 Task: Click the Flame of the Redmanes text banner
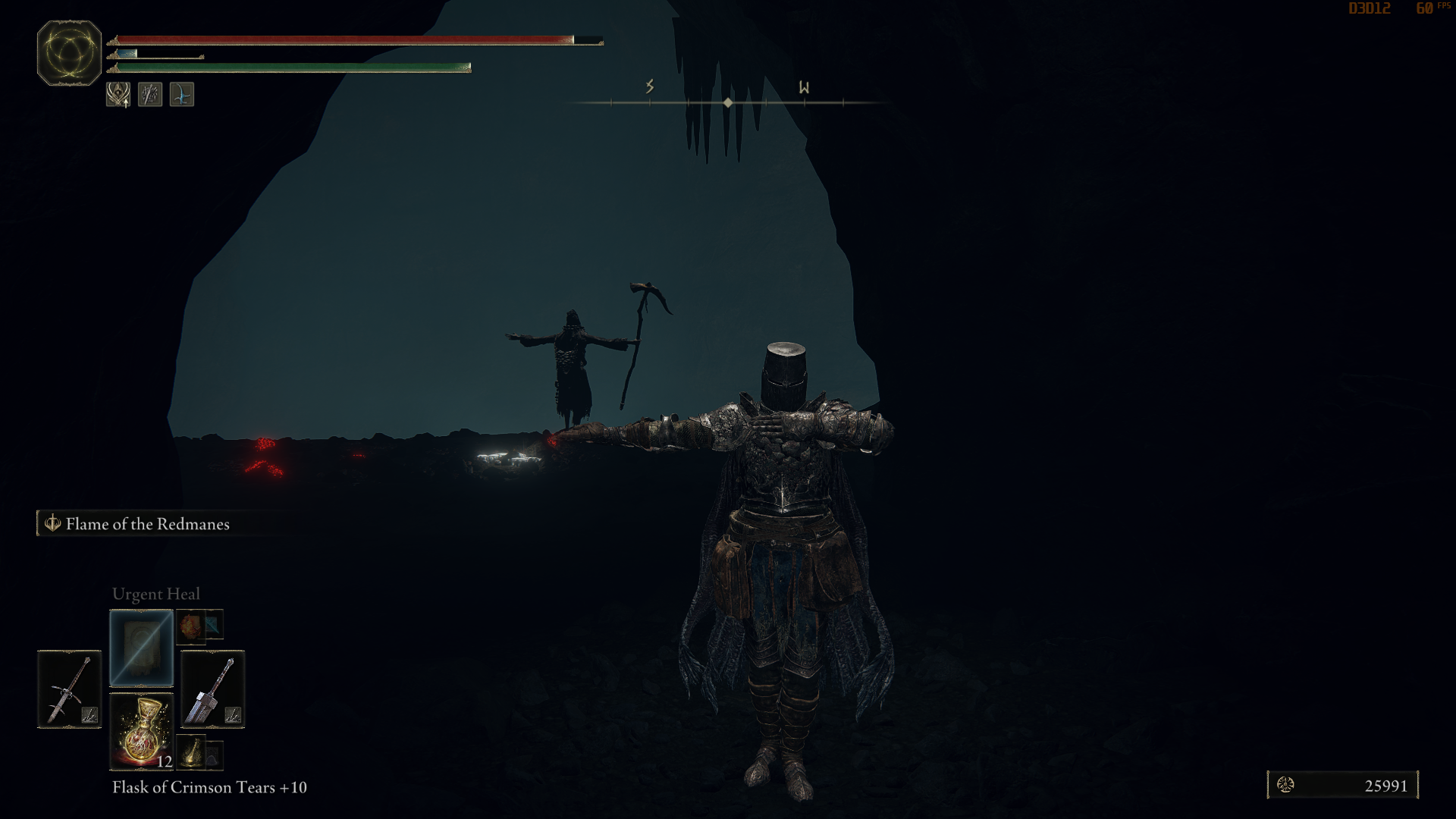tap(148, 523)
